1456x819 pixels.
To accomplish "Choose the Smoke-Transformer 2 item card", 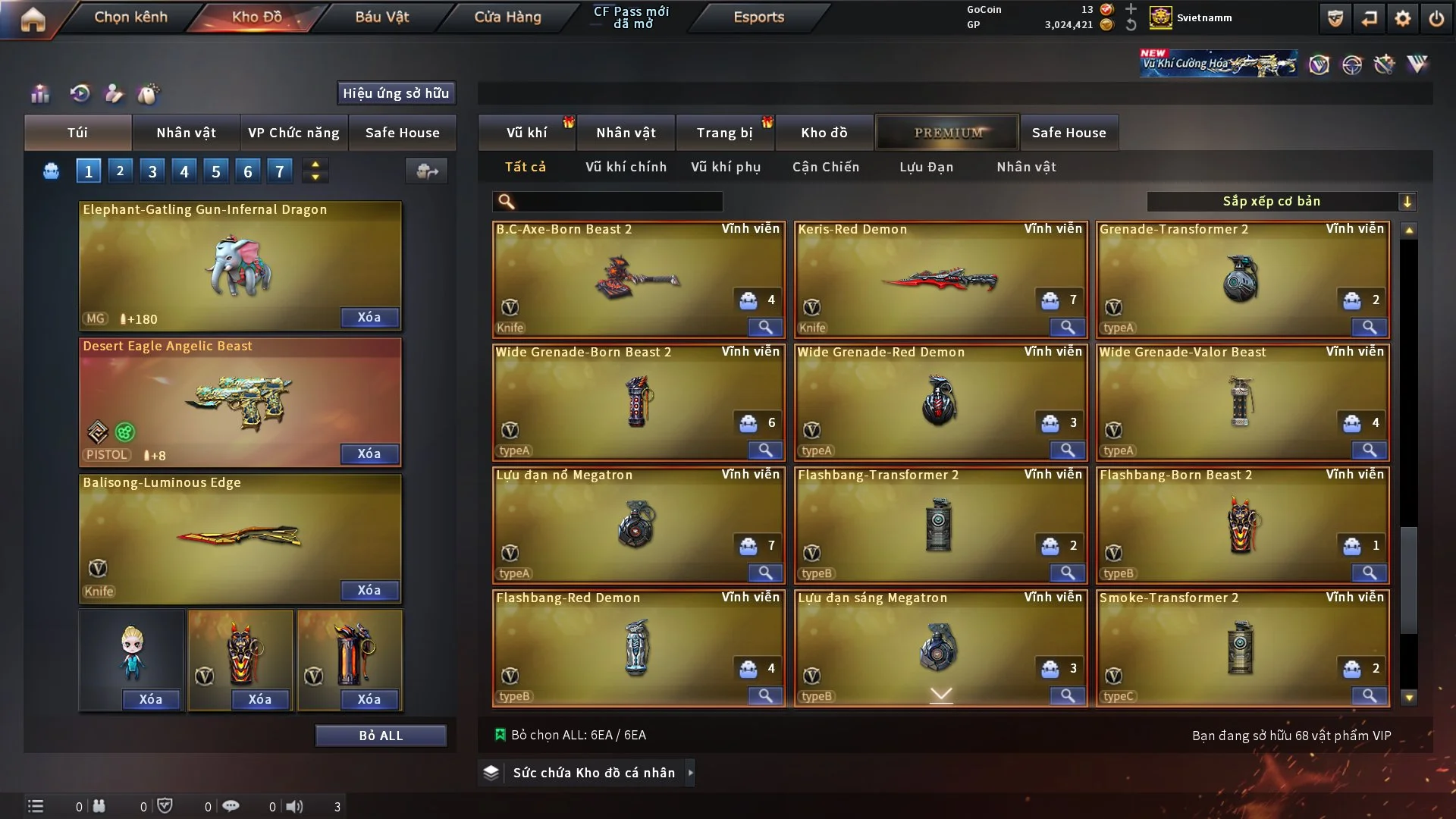I will click(x=1242, y=648).
